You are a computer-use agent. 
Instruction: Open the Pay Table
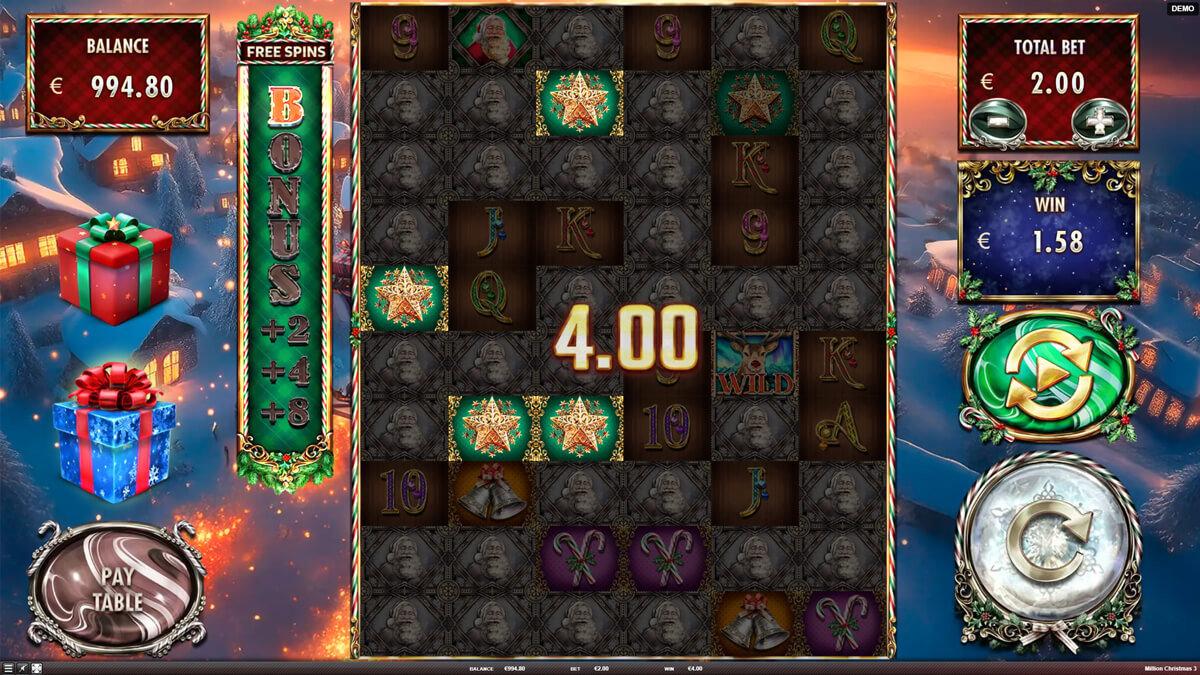[x=118, y=590]
